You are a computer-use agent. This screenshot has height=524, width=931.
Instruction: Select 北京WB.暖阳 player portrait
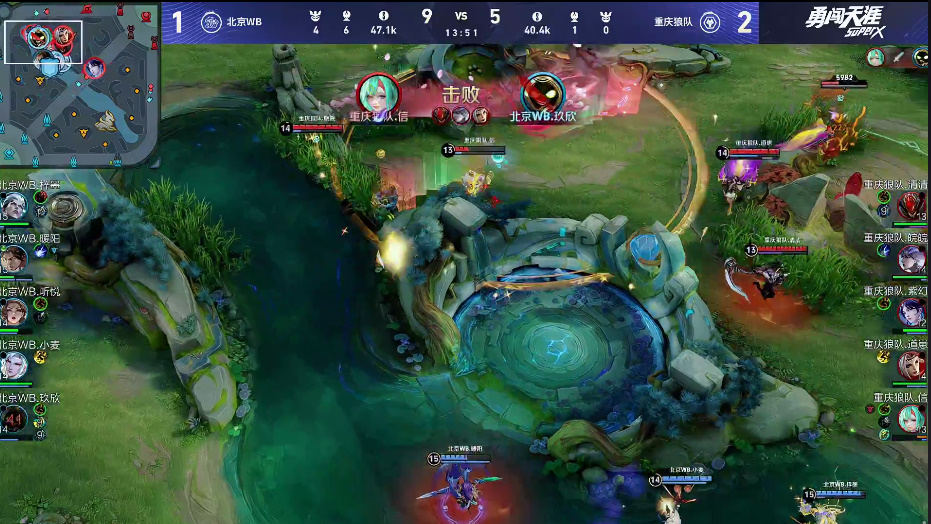(13, 259)
